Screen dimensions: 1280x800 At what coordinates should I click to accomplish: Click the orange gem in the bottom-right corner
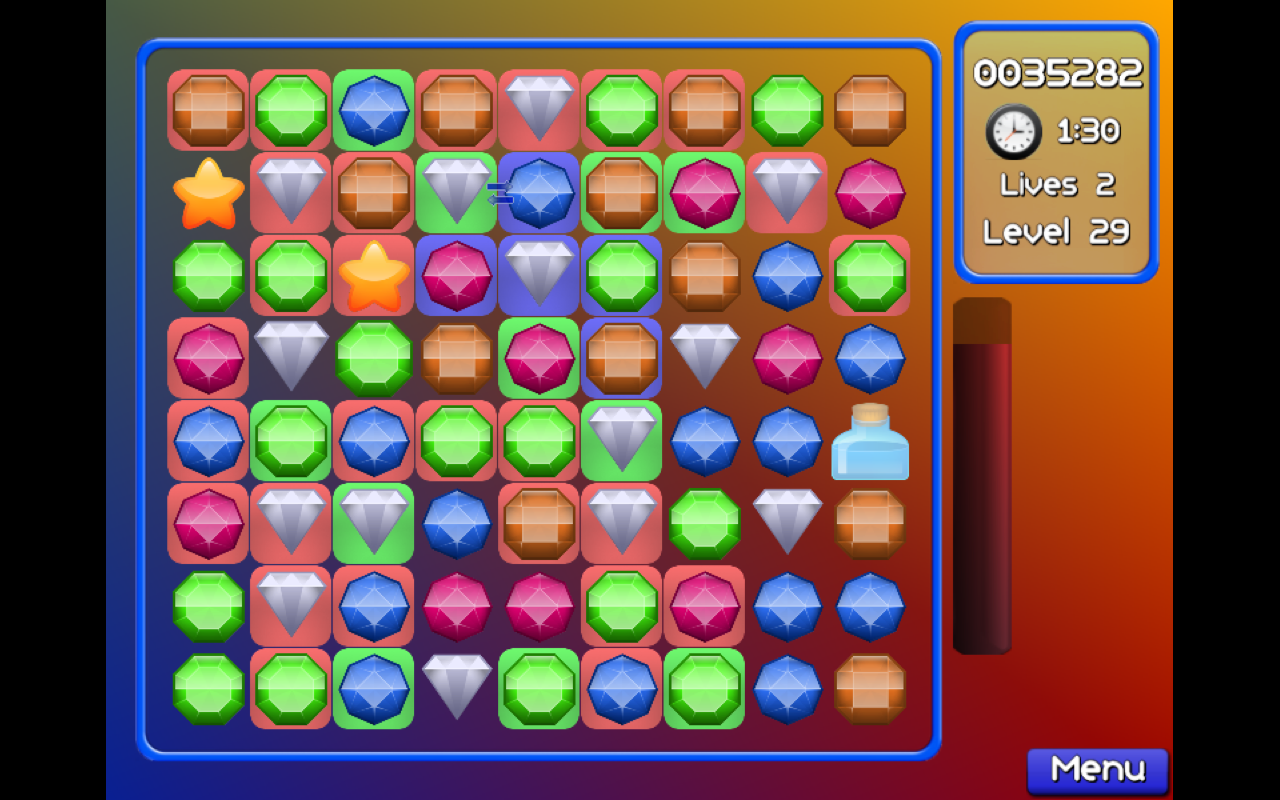(870, 690)
